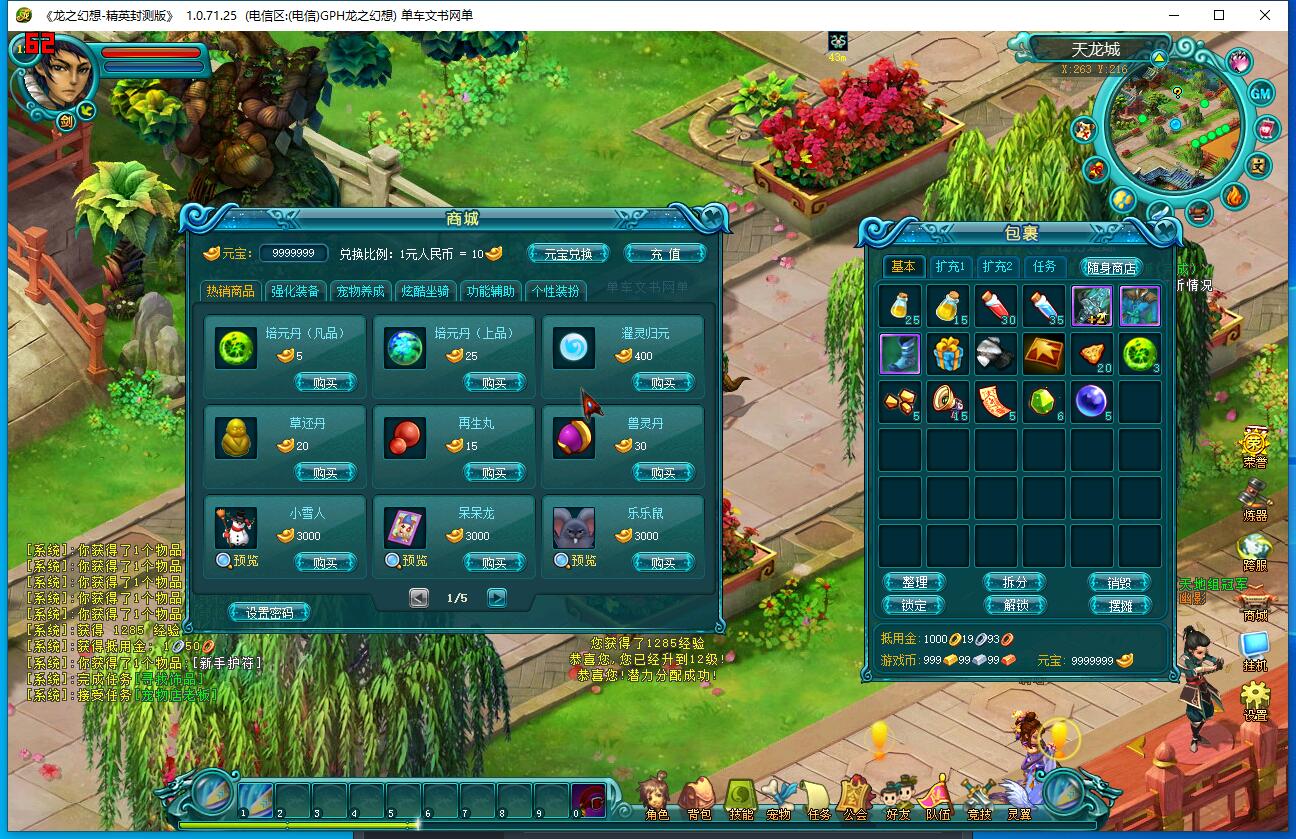Switch to the 强化装备 shop tab

(x=295, y=291)
